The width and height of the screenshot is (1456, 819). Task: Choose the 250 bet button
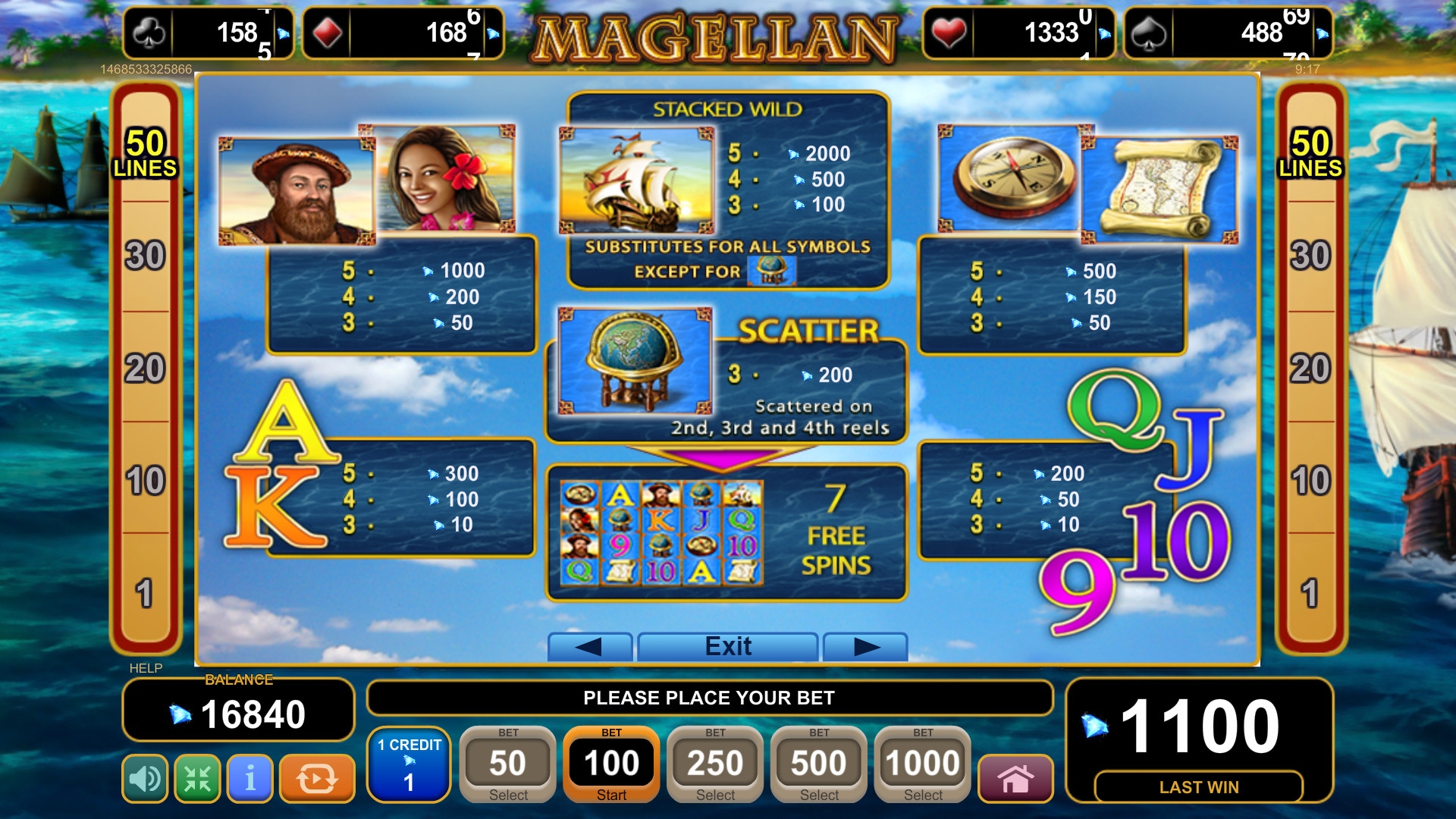click(x=715, y=764)
